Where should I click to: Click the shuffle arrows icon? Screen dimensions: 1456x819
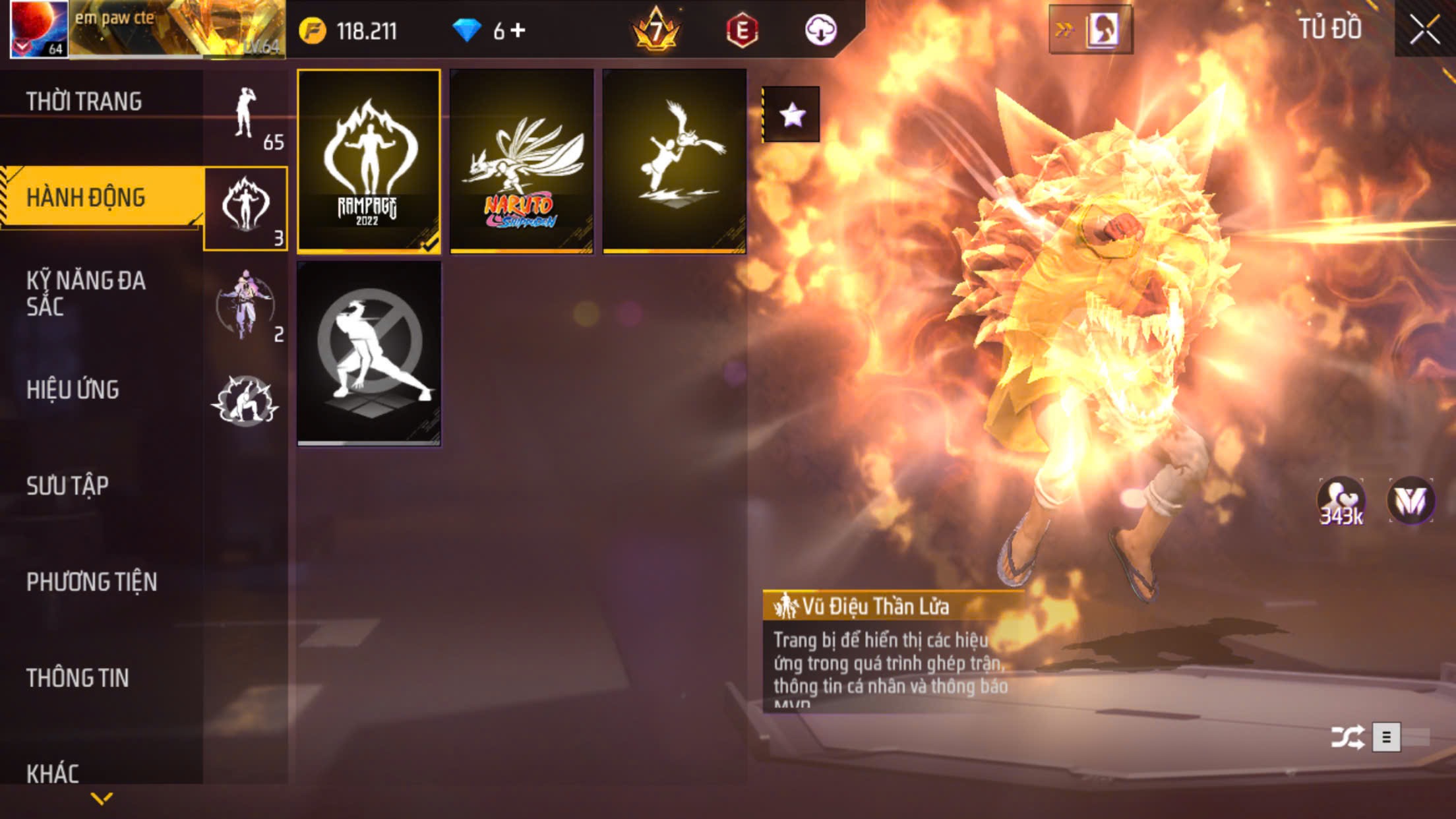click(x=1347, y=737)
